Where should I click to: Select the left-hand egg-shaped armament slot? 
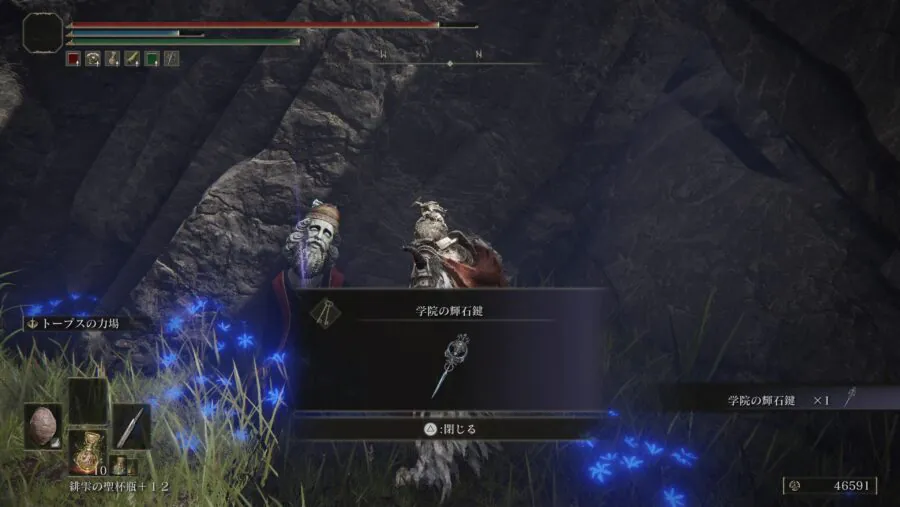(44, 426)
